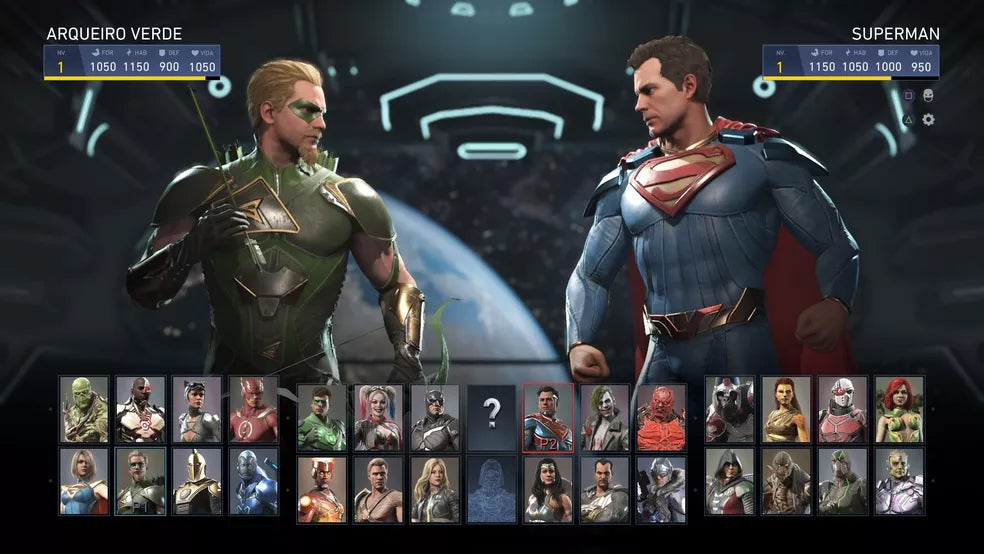Pick hooded Robin from the roster
The image size is (984, 554).
730,481
